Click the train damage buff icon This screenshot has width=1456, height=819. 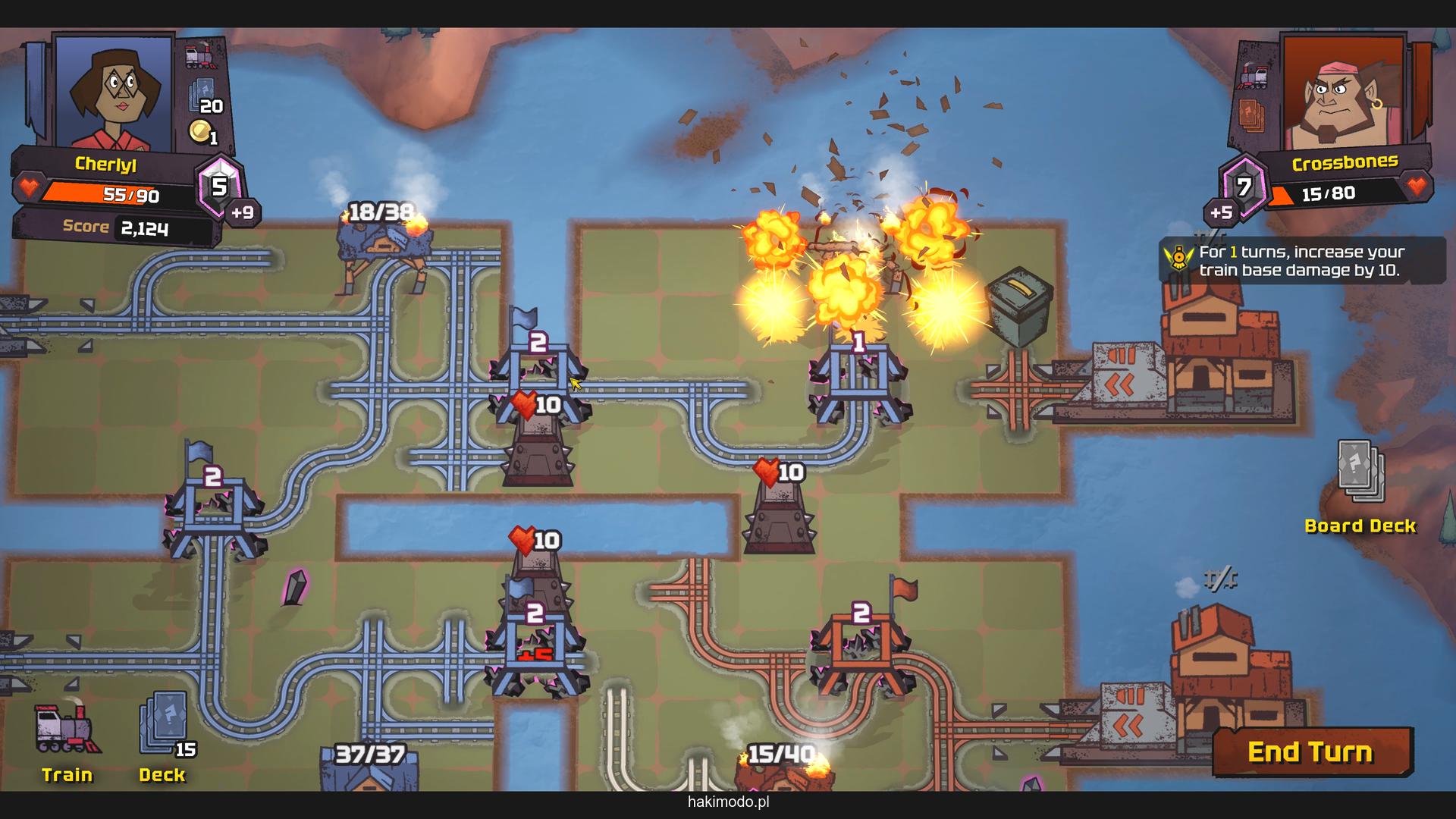(x=1179, y=259)
